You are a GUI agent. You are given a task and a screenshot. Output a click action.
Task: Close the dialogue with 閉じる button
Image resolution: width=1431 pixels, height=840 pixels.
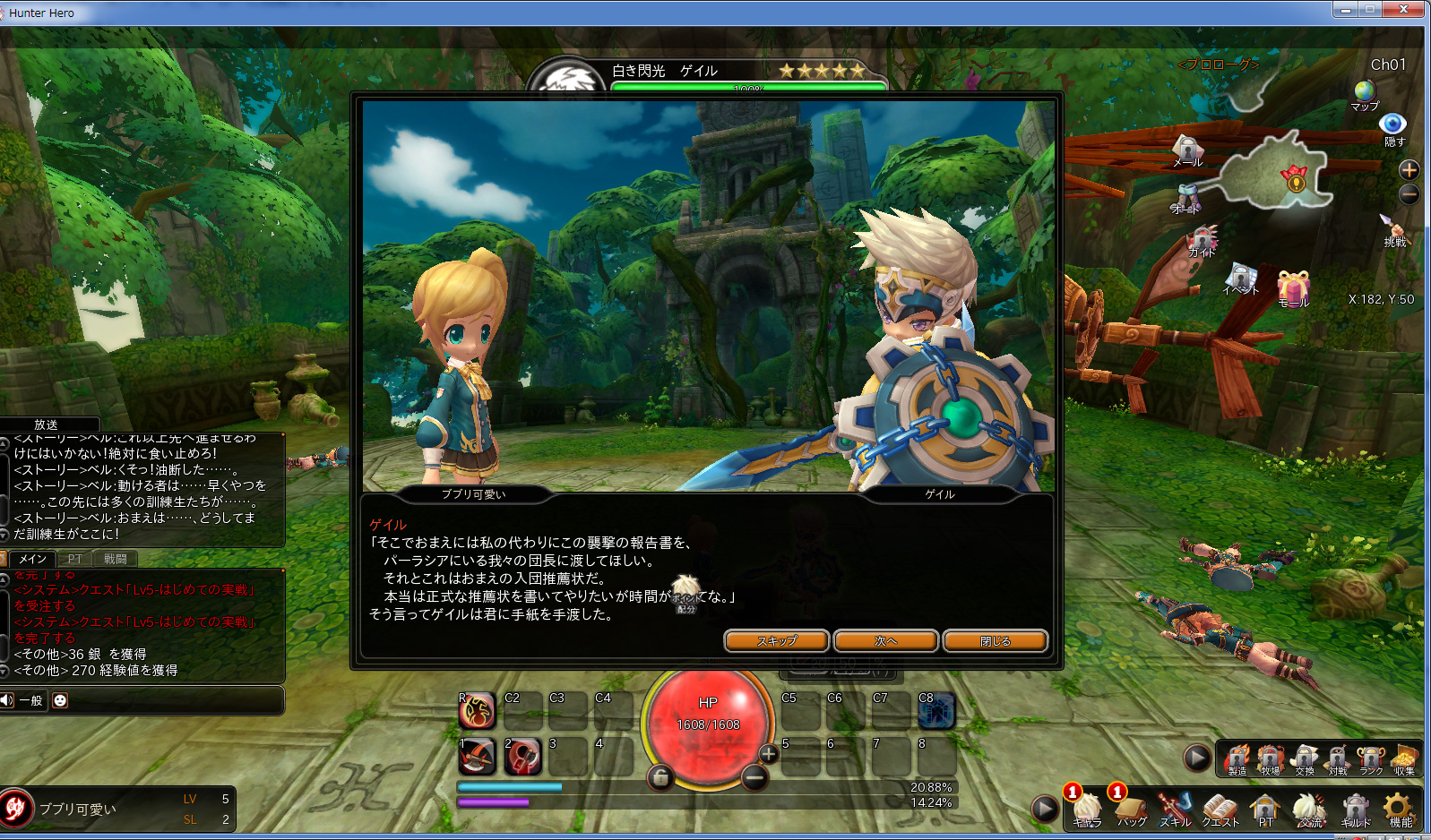coord(995,641)
